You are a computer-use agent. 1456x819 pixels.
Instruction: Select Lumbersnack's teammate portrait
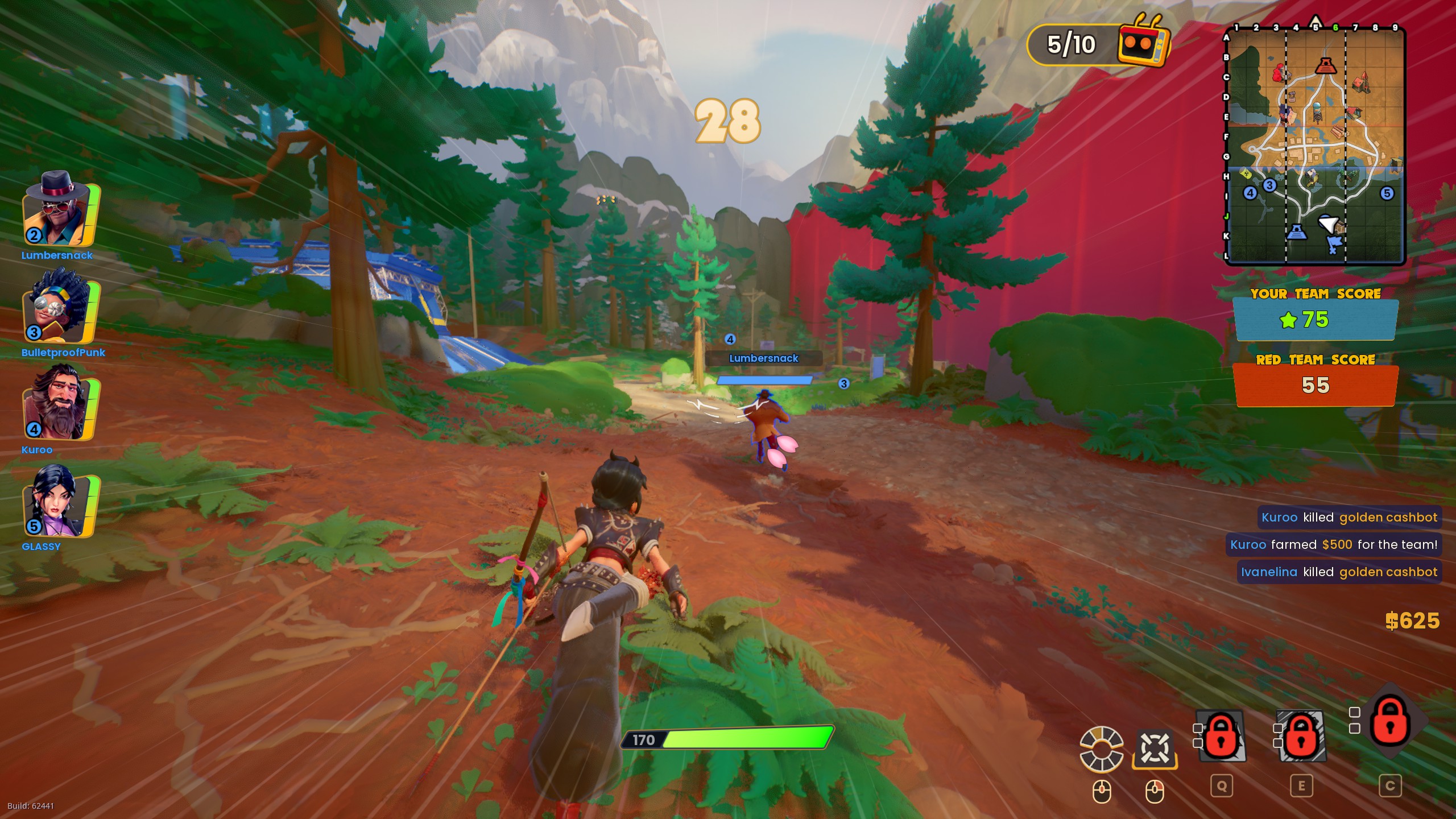[60, 209]
